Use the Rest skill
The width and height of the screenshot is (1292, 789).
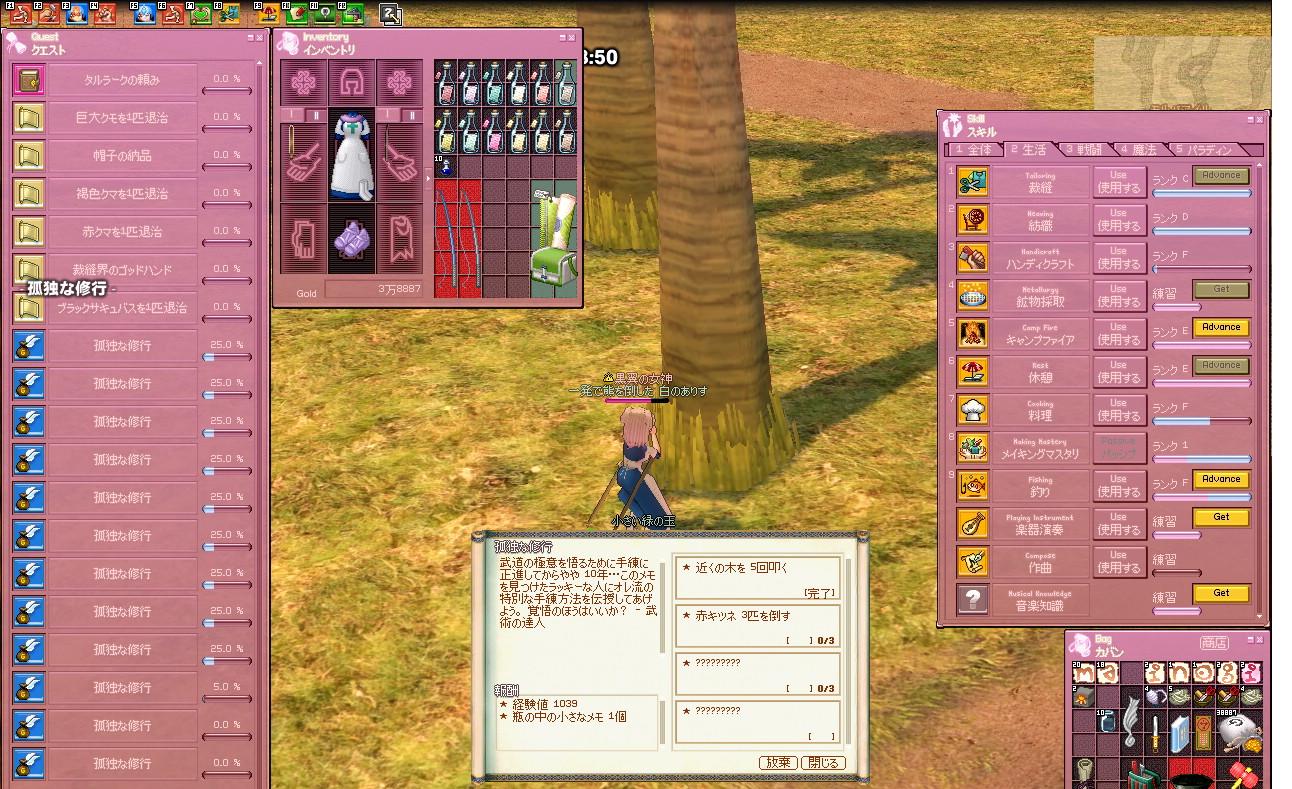pyautogui.click(x=1118, y=372)
